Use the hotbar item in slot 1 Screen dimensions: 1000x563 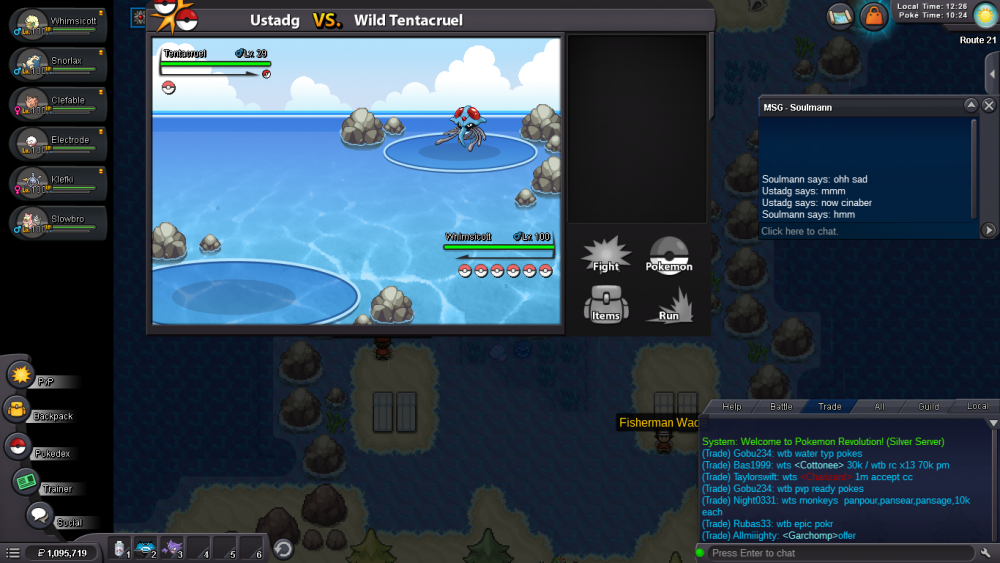pyautogui.click(x=121, y=548)
